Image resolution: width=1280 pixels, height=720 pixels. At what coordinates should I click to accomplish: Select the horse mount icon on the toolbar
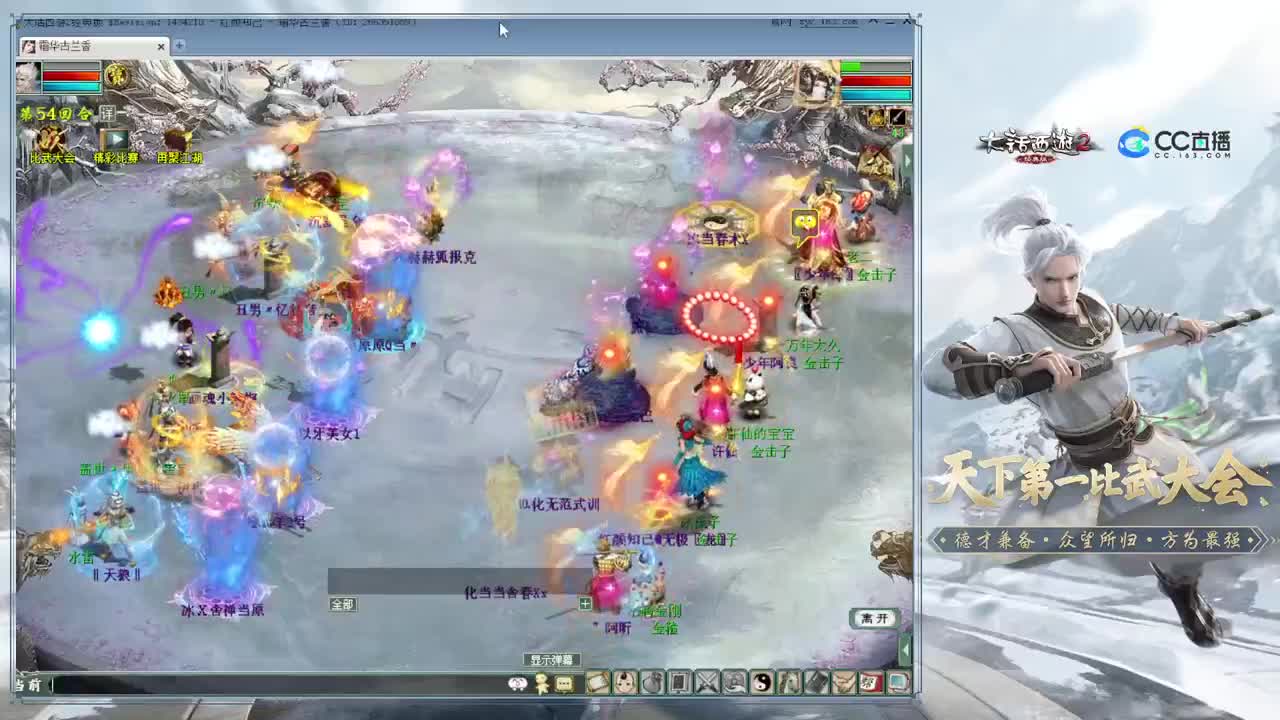(788, 683)
